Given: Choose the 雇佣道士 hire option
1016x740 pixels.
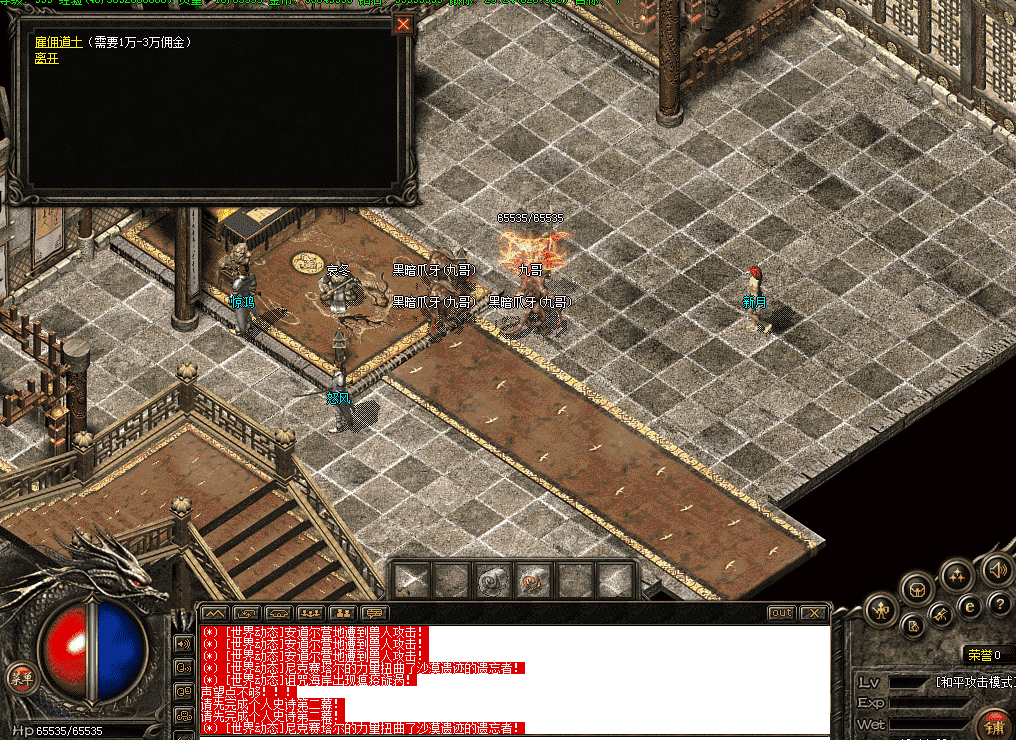Looking at the screenshot, I should click(62, 43).
